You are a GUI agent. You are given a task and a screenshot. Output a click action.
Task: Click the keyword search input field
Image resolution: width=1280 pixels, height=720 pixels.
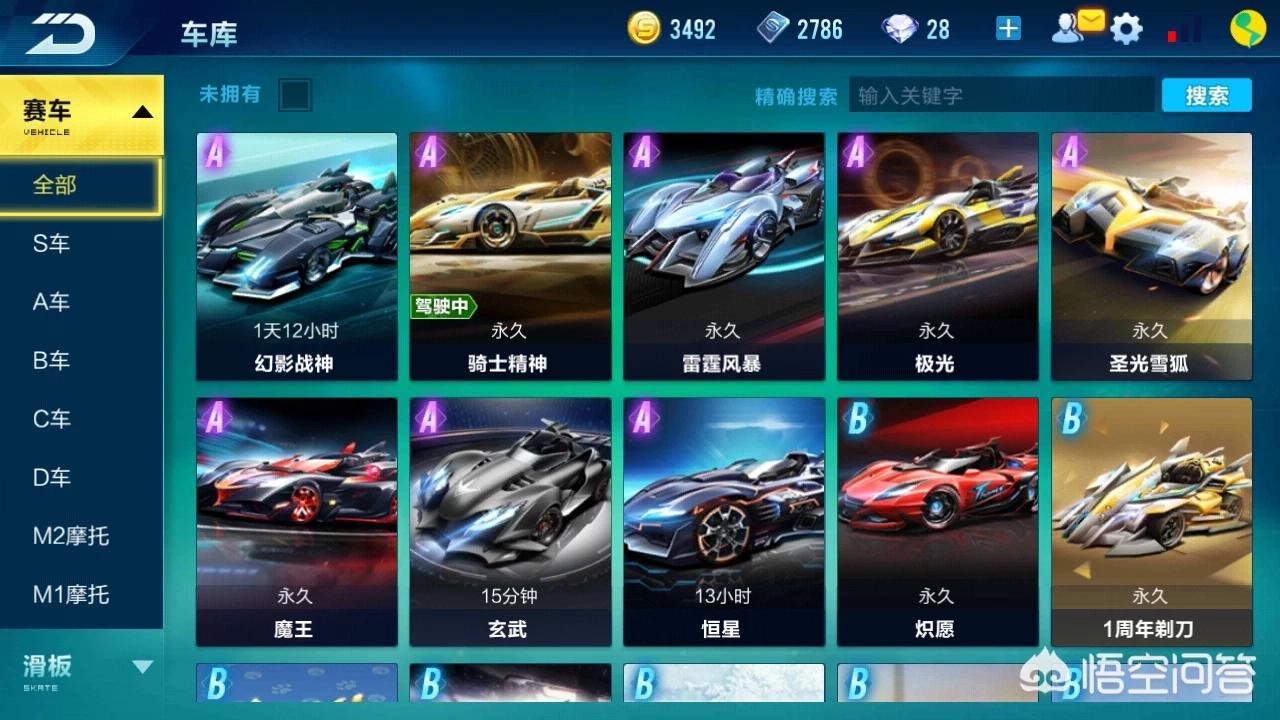tap(1000, 95)
